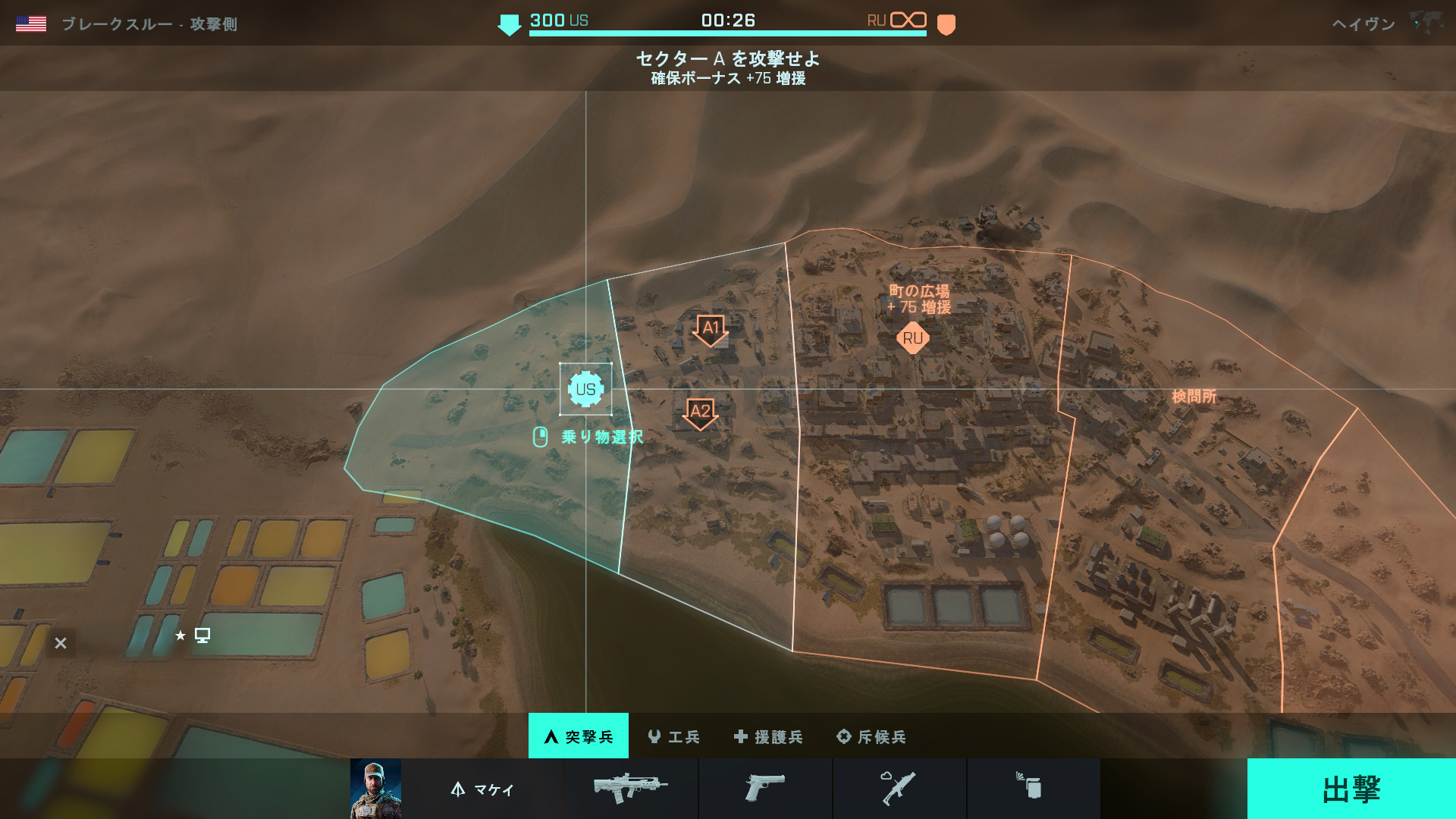Select the US headquarters spawn point

click(x=585, y=390)
